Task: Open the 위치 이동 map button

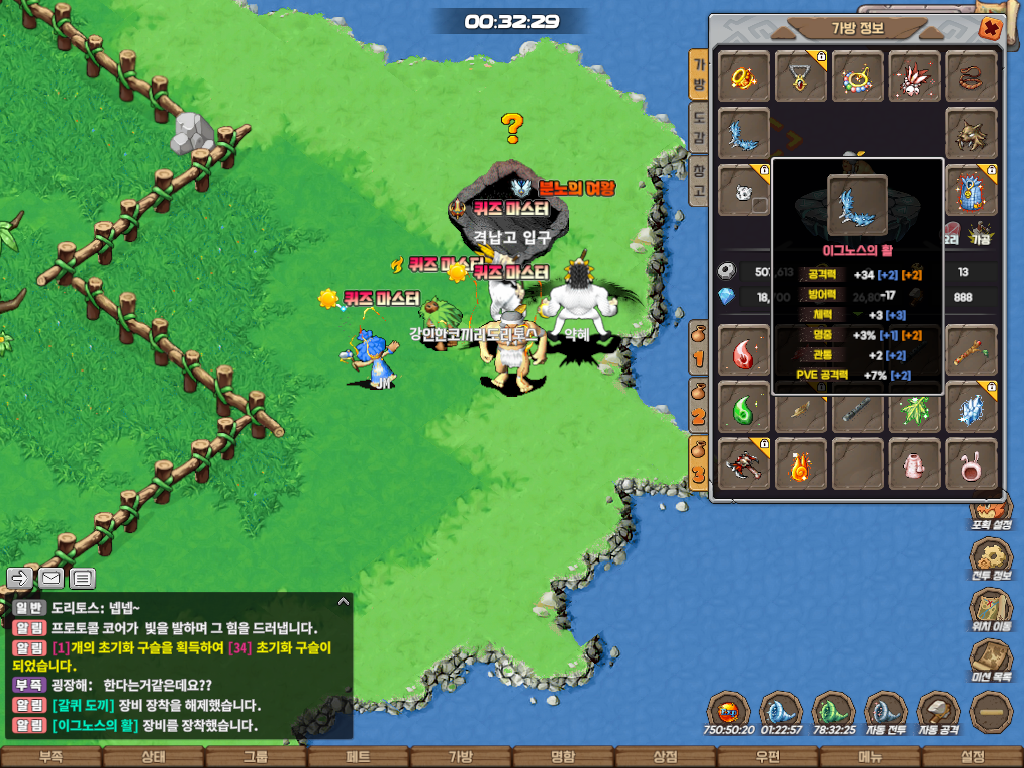Action: coord(991,607)
